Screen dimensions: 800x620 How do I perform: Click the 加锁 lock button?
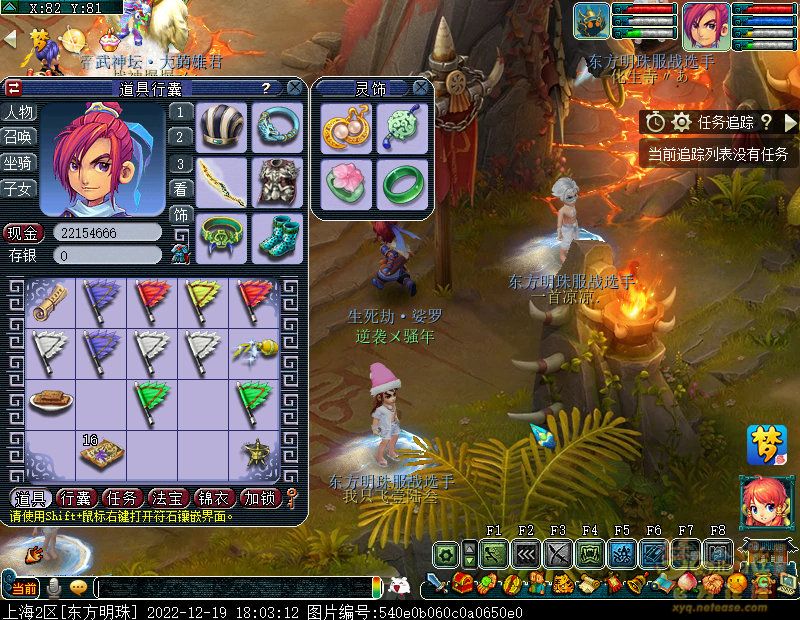[260, 497]
